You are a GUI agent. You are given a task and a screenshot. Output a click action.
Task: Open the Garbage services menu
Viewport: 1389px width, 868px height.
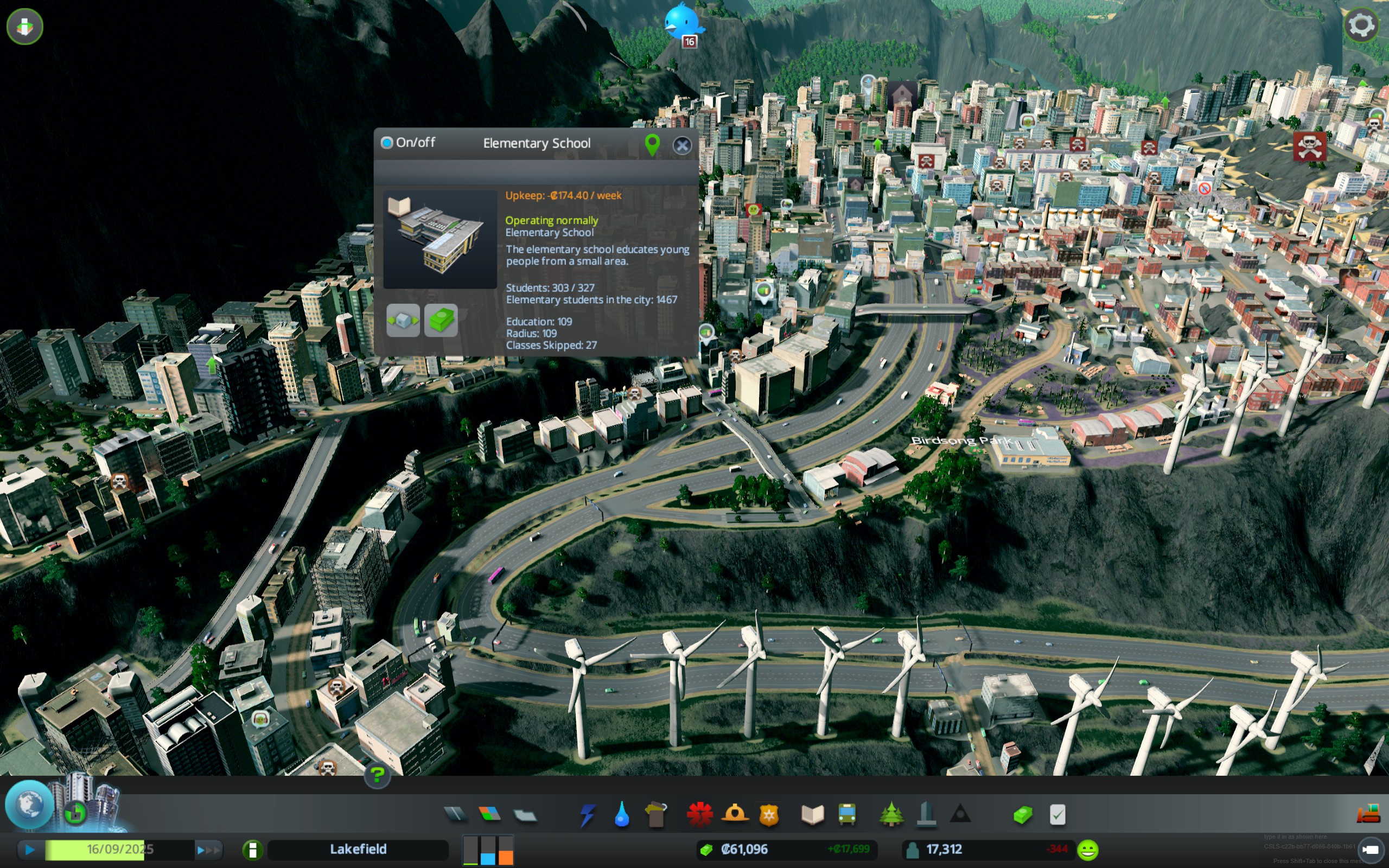coord(656,815)
